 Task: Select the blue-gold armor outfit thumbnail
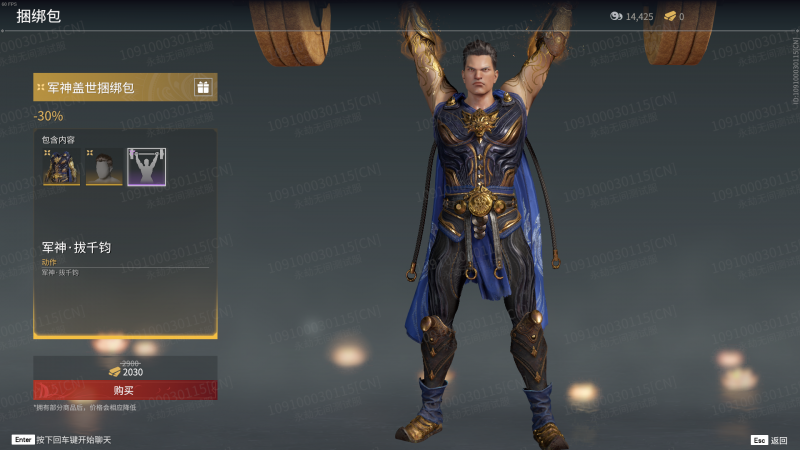(x=61, y=167)
